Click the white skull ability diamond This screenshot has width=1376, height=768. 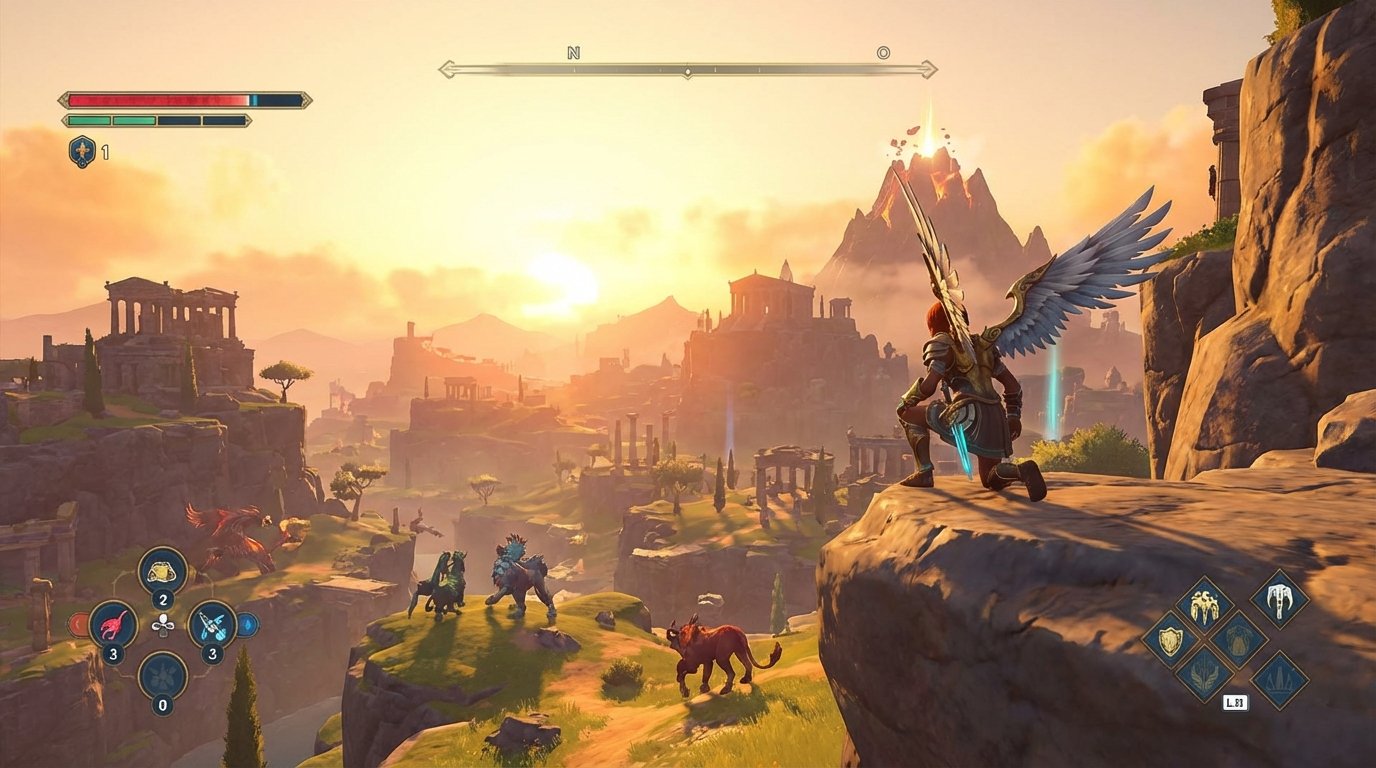coord(1280,601)
